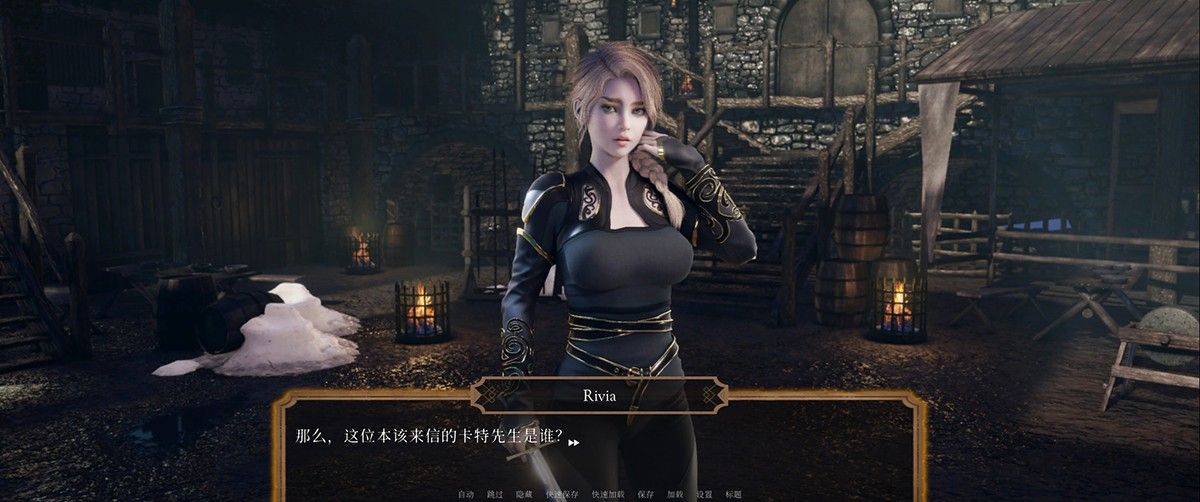Open the 设置 settings menu
This screenshot has width=1200, height=502.
tap(704, 494)
